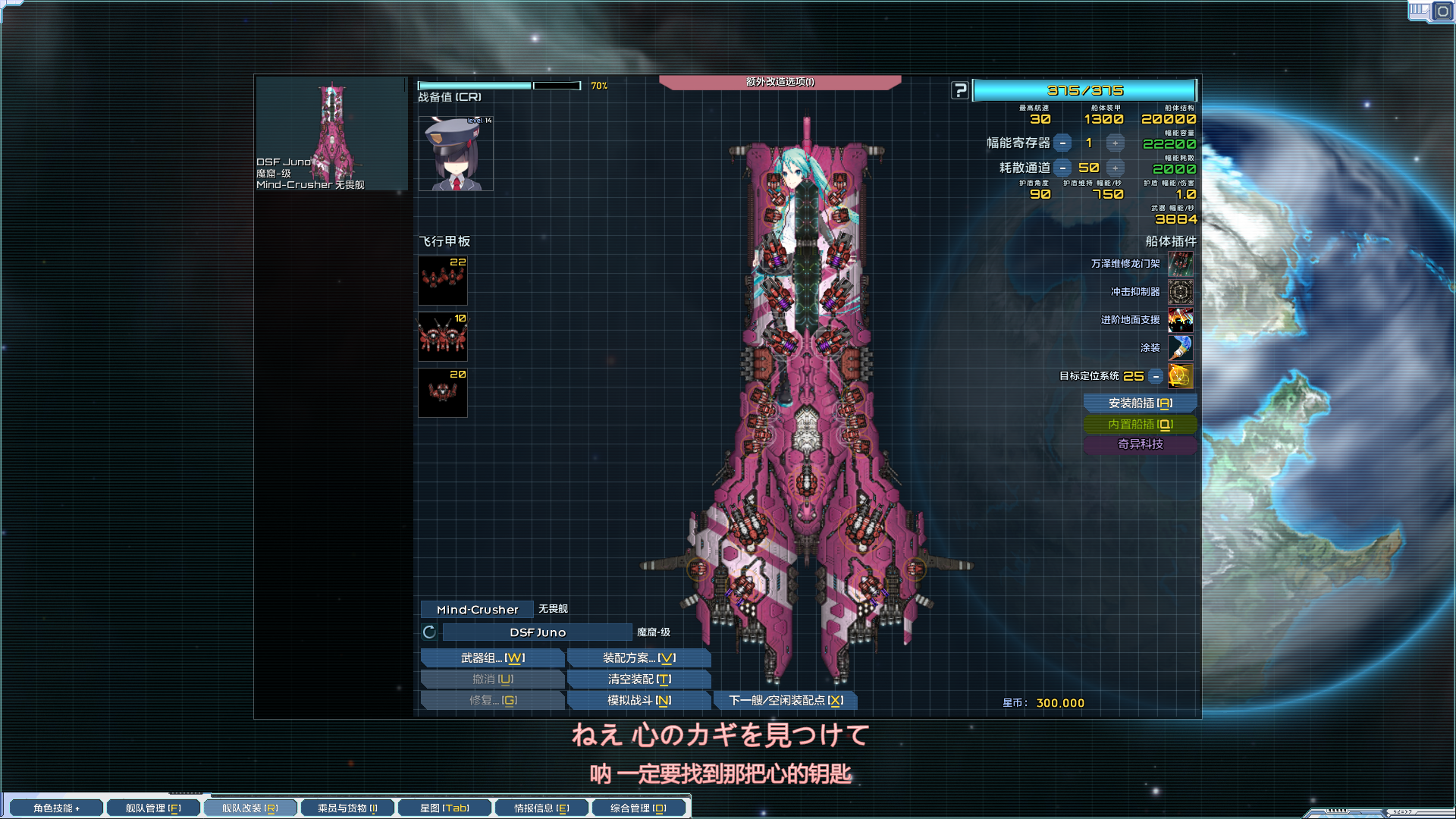Select the 涂装 paintbrush hull mod icon
The width and height of the screenshot is (1456, 819).
point(1182,348)
